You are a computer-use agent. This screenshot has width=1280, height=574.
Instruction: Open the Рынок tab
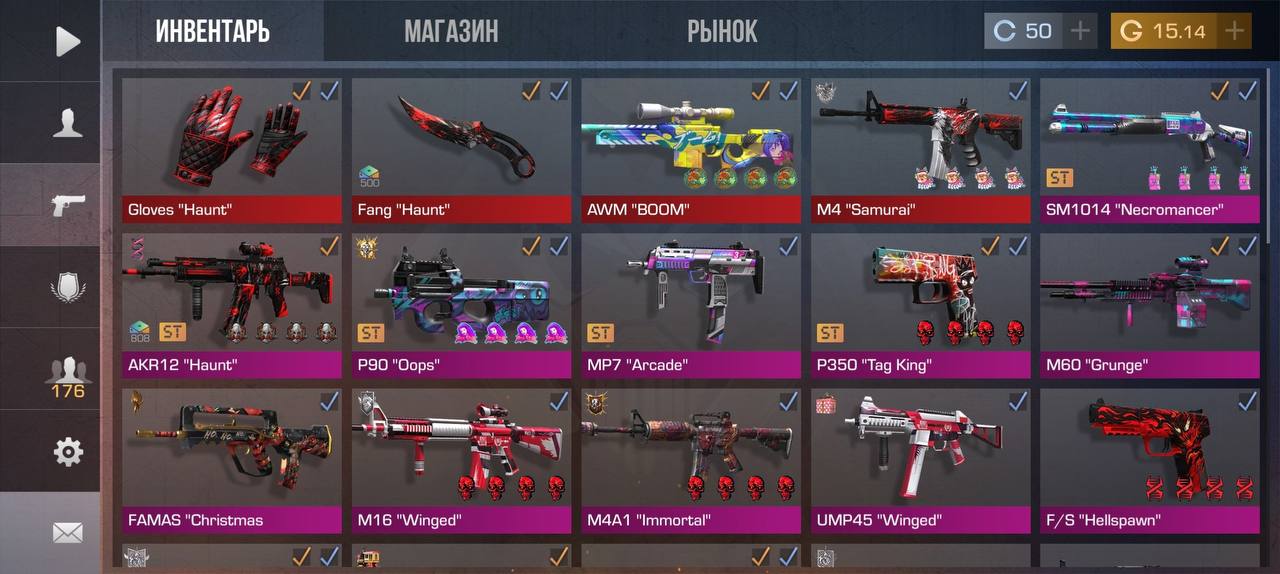pos(722,32)
